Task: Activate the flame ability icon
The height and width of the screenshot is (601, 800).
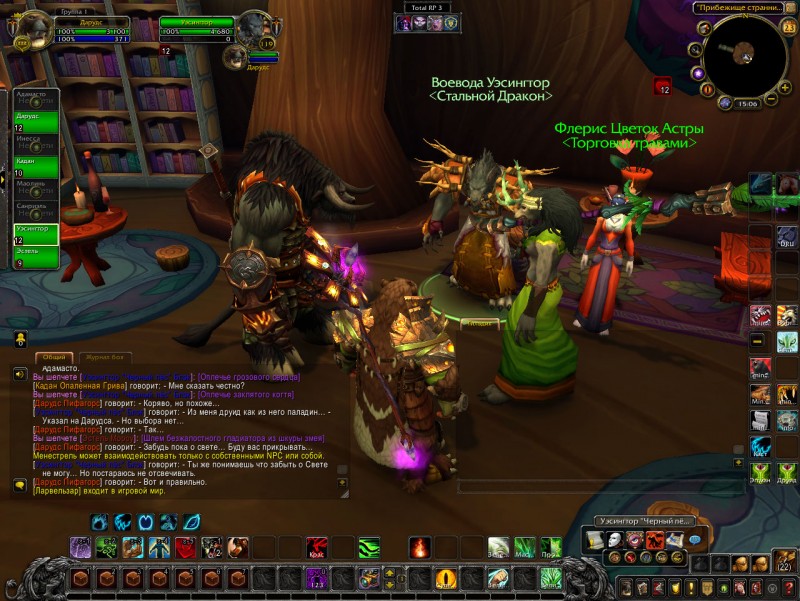Action: click(x=419, y=548)
